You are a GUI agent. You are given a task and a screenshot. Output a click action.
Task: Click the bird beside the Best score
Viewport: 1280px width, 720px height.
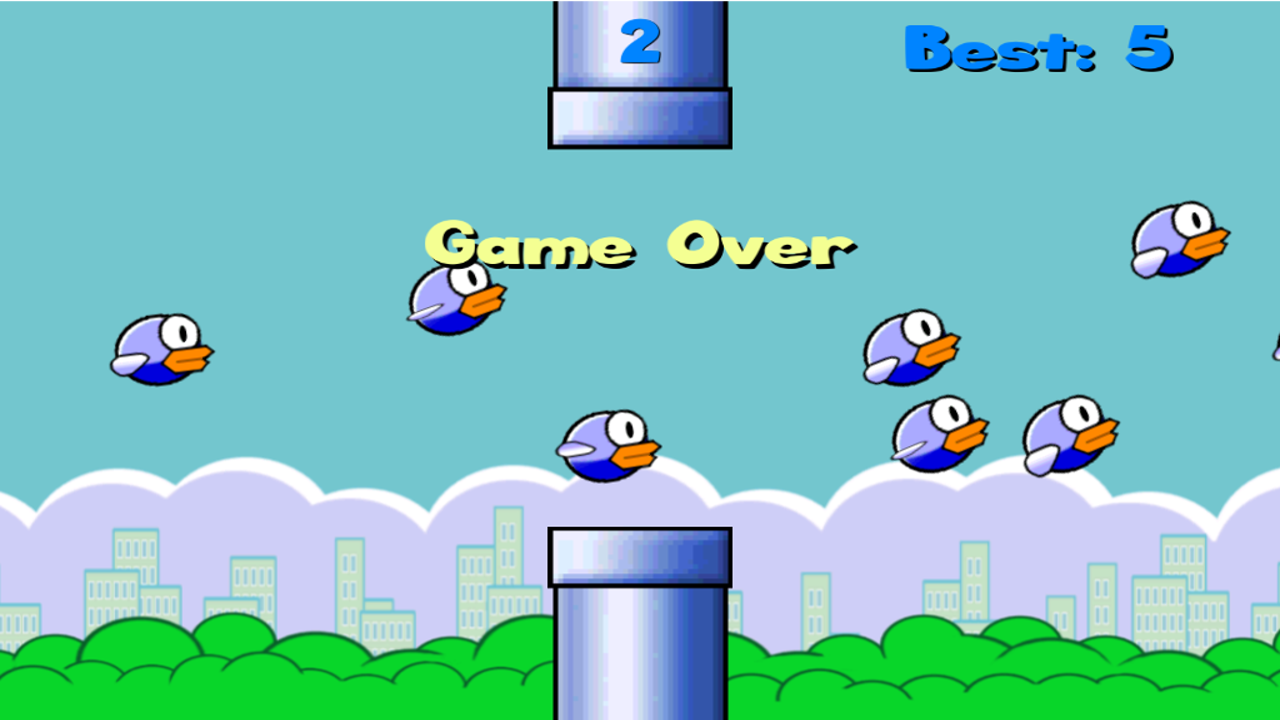click(1178, 240)
